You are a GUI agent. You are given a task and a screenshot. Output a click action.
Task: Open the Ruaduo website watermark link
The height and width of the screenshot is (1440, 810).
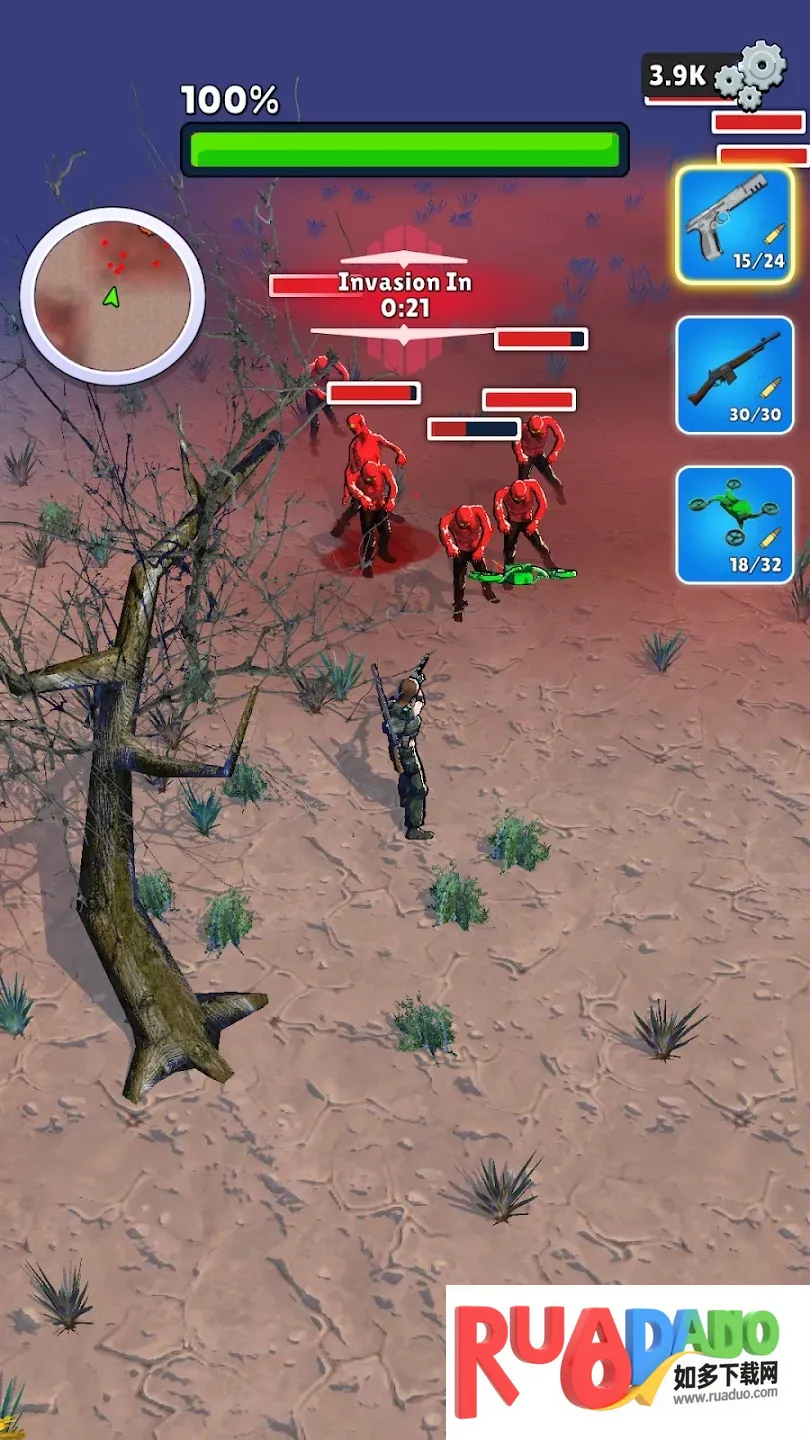[628, 1362]
